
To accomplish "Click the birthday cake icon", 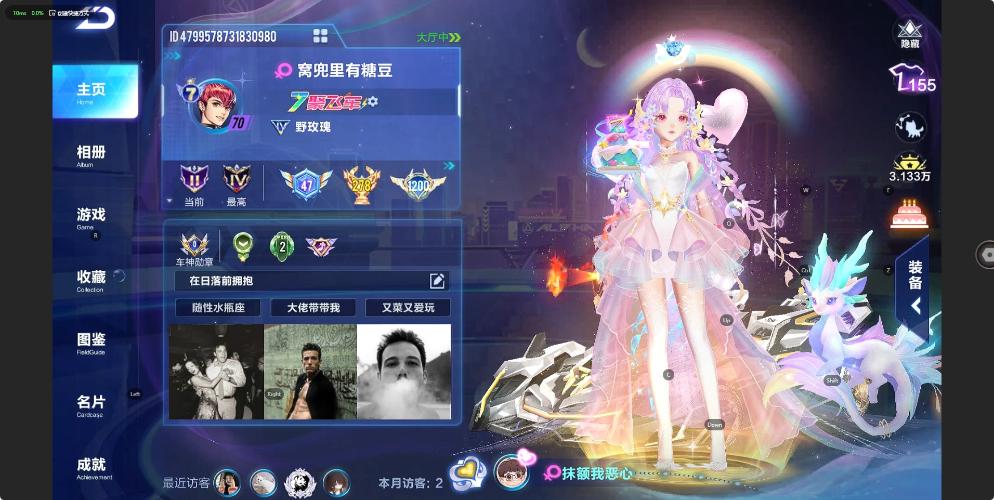I will pos(909,213).
